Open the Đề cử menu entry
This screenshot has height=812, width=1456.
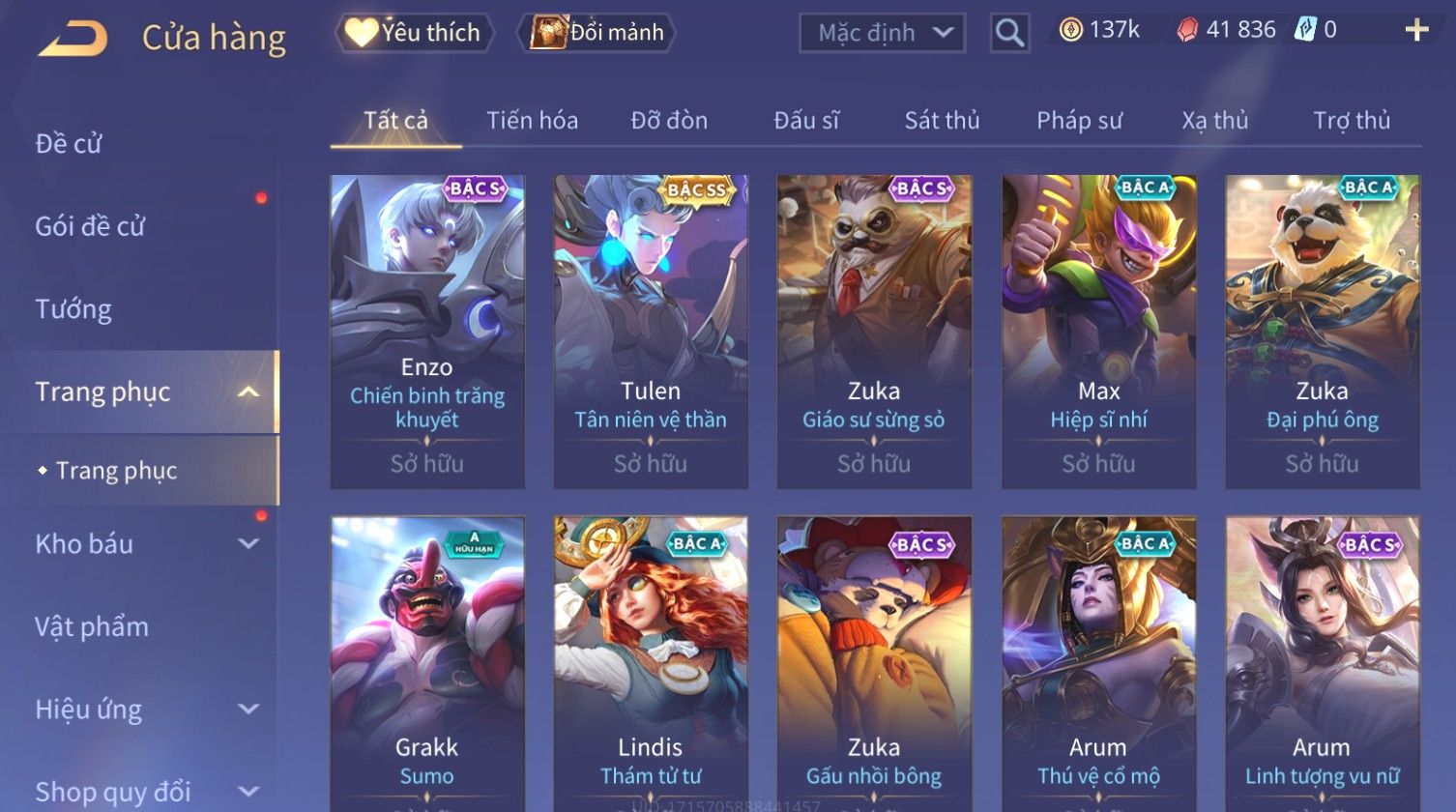pyautogui.click(x=69, y=144)
